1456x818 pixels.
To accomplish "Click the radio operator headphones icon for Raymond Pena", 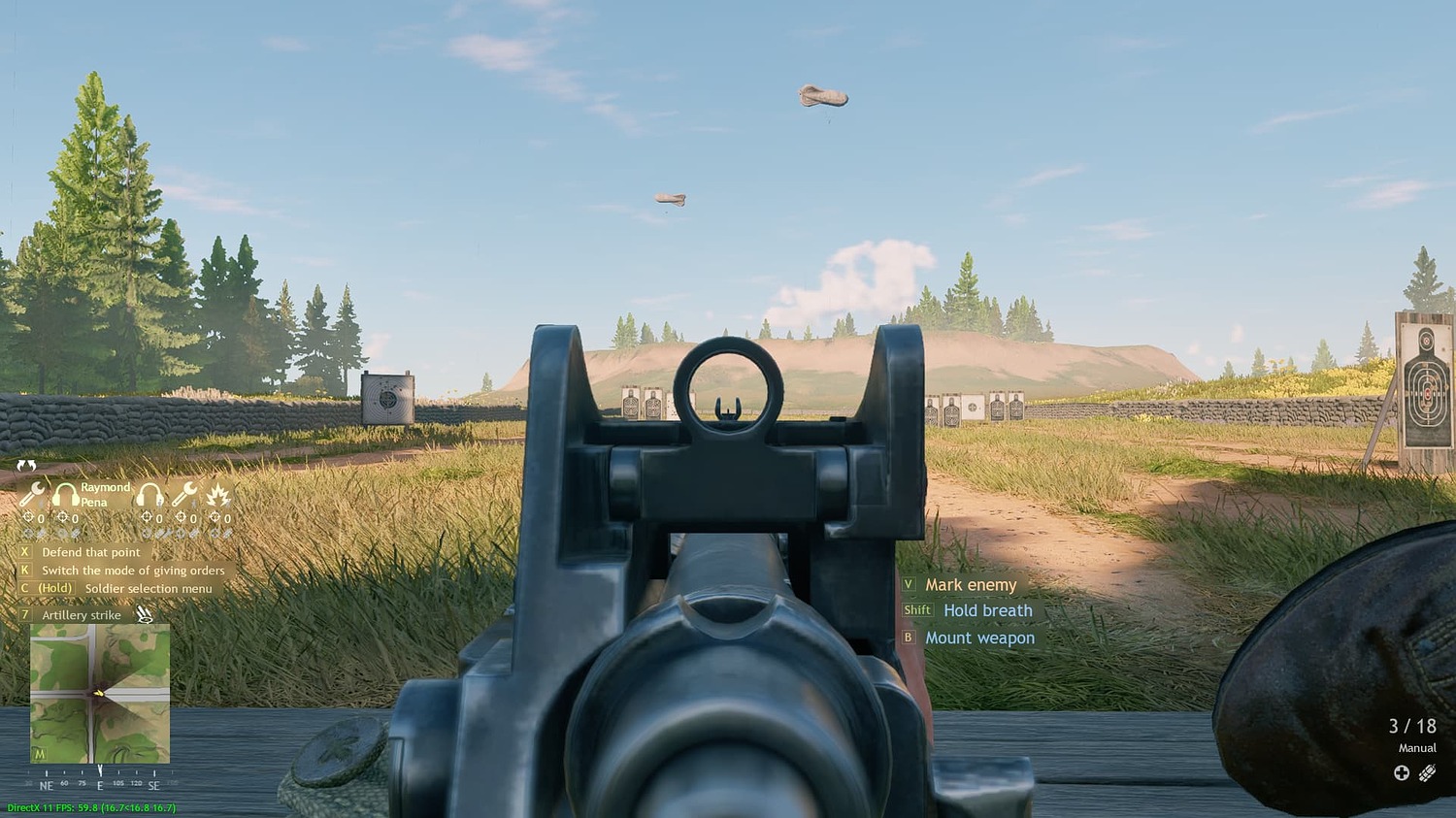I will pyautogui.click(x=66, y=494).
